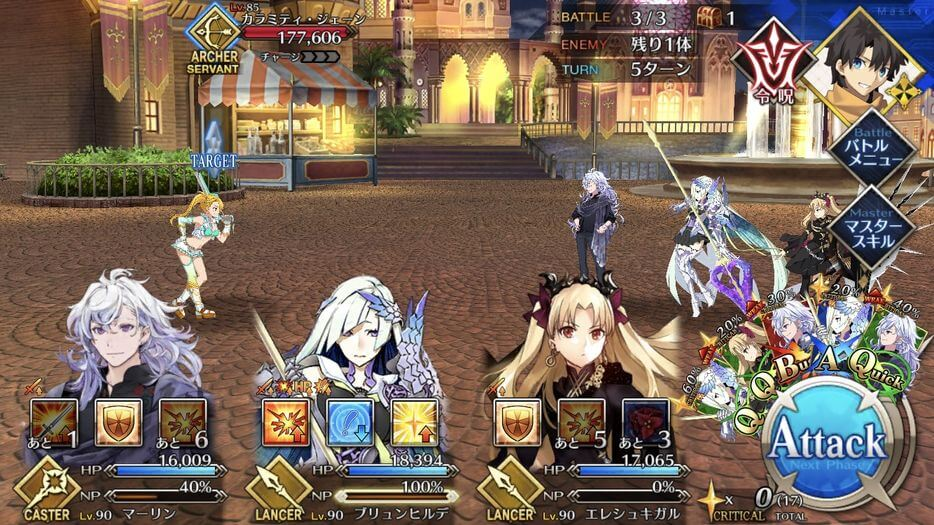Image resolution: width=934 pixels, height=525 pixels.
Task: Select Ereshkigal's skill with 5 turns left
Action: 582,422
